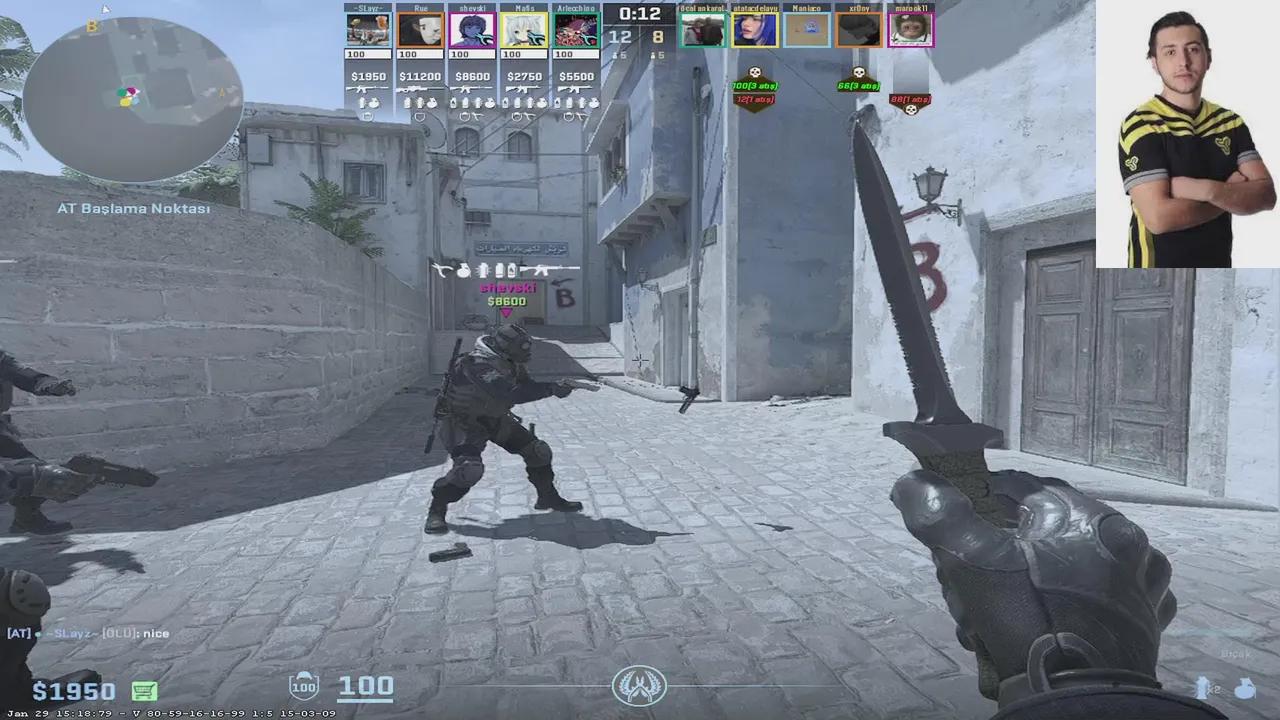Select ~SLayz~'s player avatar
Viewport: 1280px width, 720px height.
pyautogui.click(x=368, y=30)
